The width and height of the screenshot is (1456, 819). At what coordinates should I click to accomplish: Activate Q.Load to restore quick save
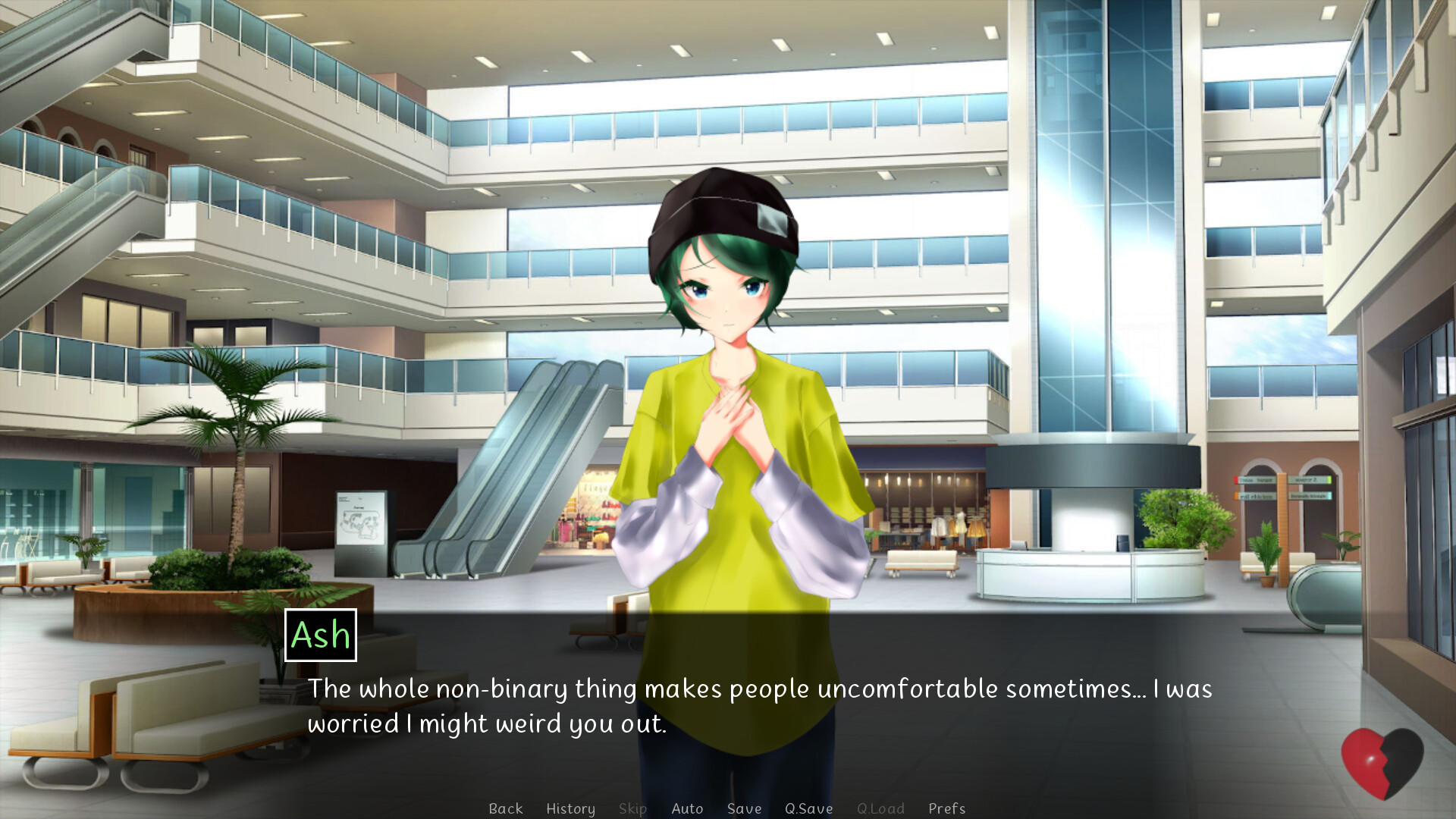(x=880, y=808)
